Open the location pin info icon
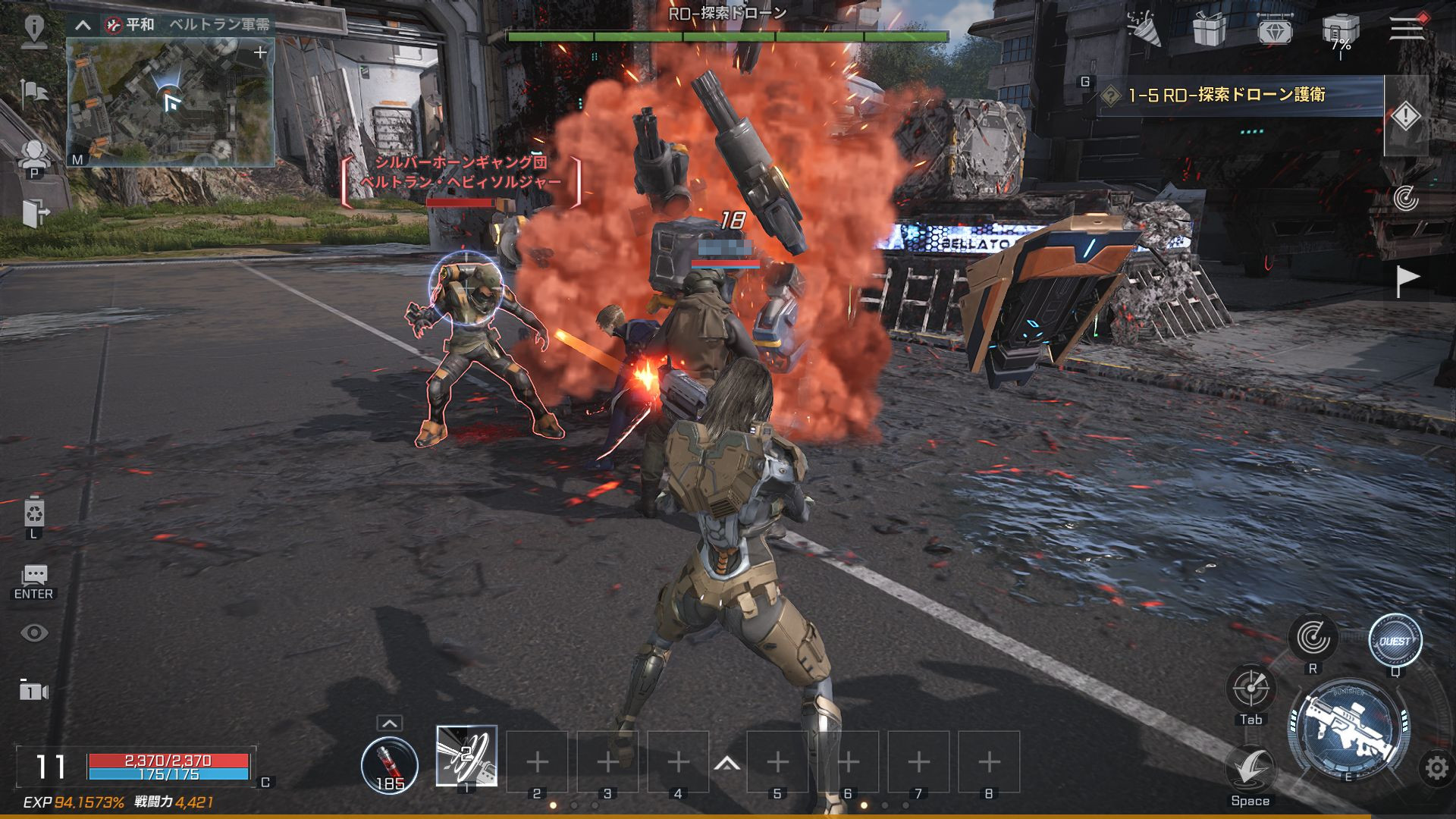The height and width of the screenshot is (819, 1456). click(x=33, y=29)
